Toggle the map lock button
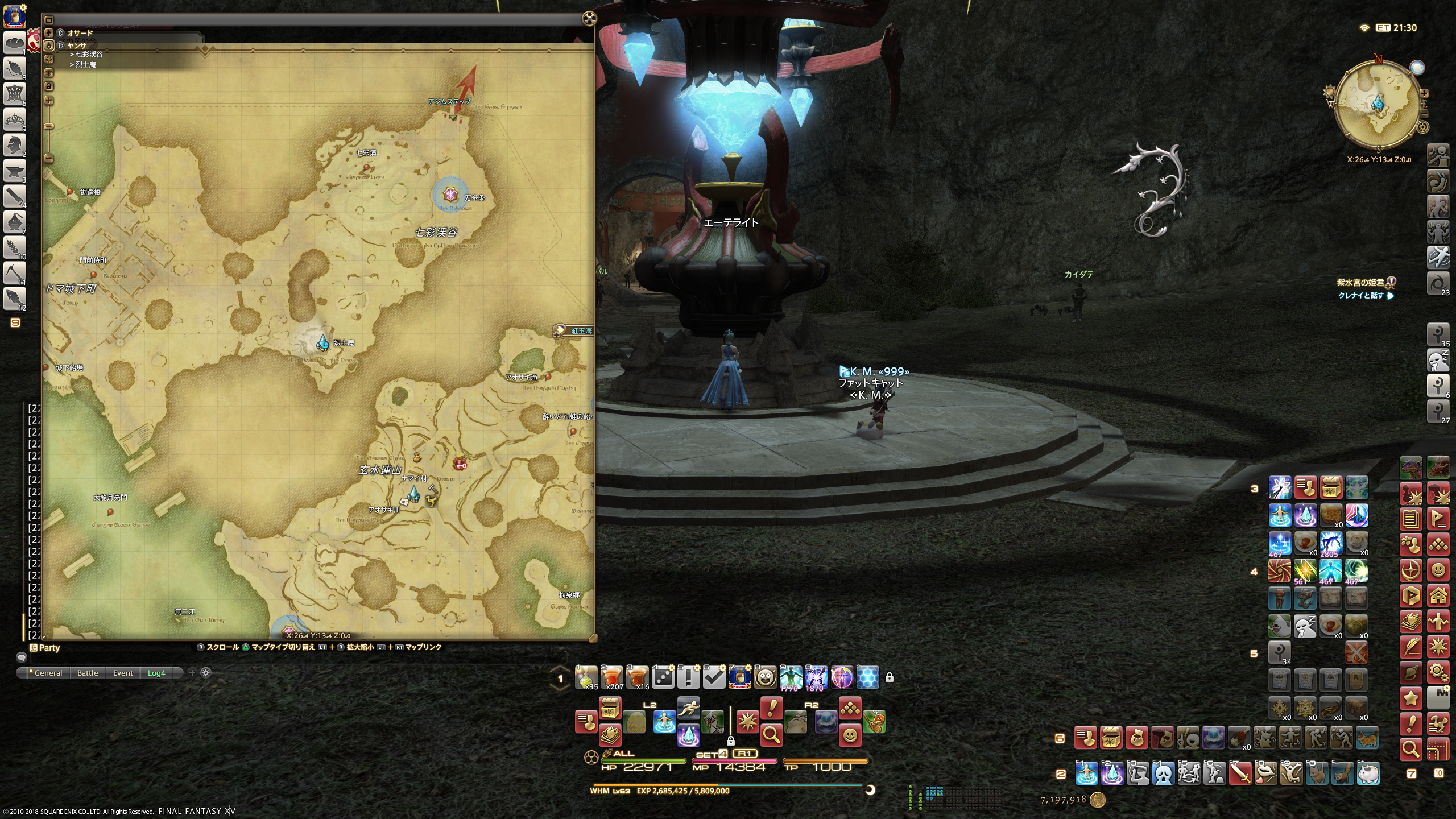1456x819 pixels. pyautogui.click(x=49, y=86)
